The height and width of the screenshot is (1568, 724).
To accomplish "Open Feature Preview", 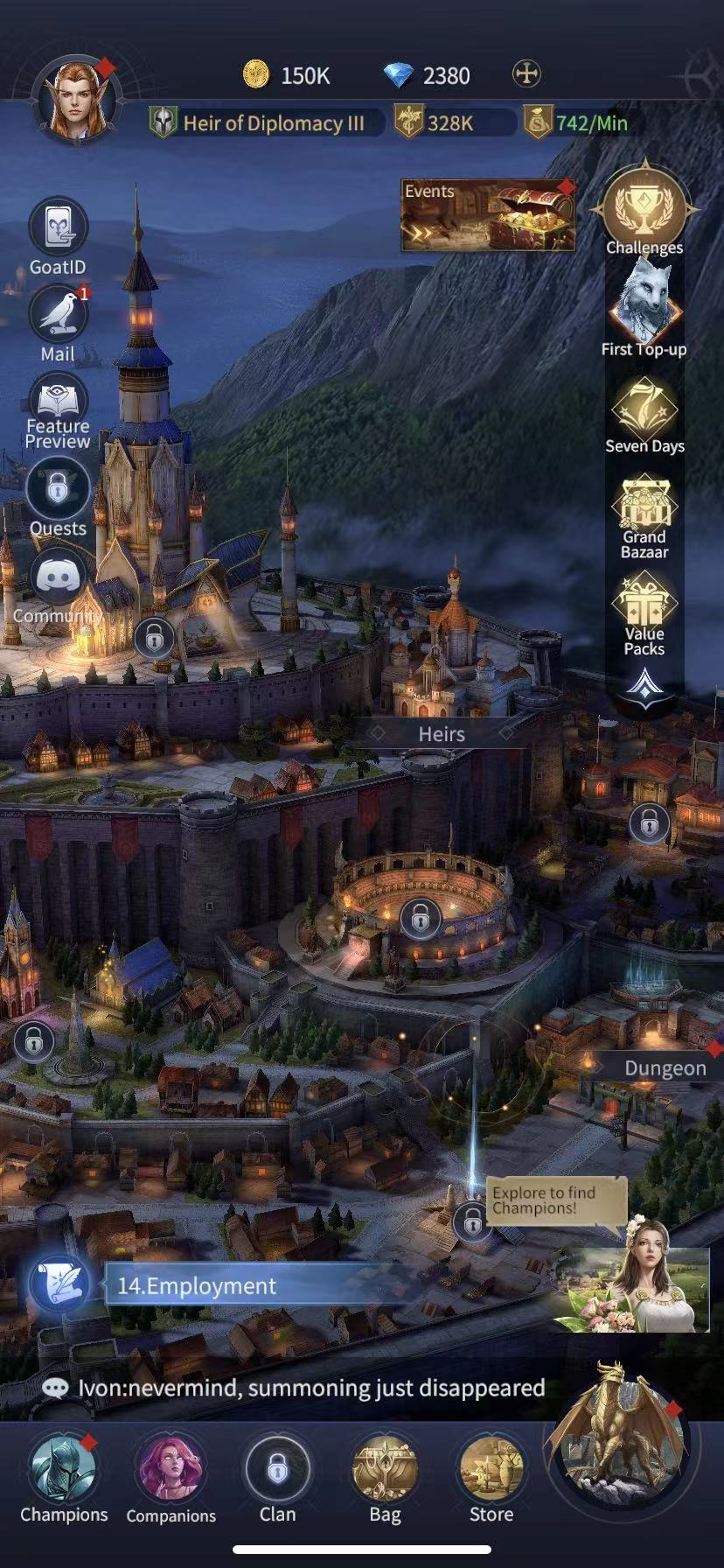I will click(x=58, y=404).
